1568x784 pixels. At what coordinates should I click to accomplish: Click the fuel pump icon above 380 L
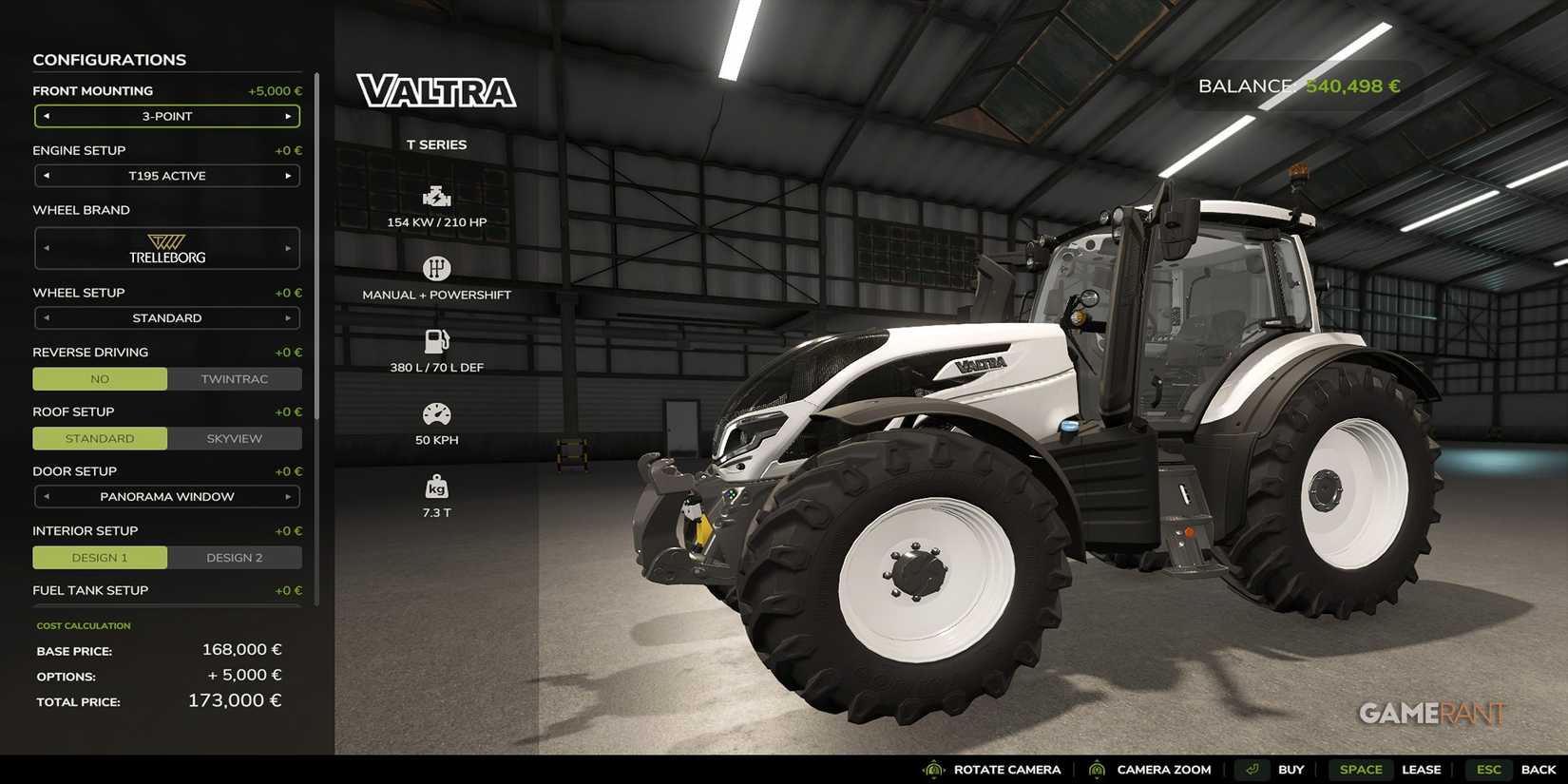(436, 340)
